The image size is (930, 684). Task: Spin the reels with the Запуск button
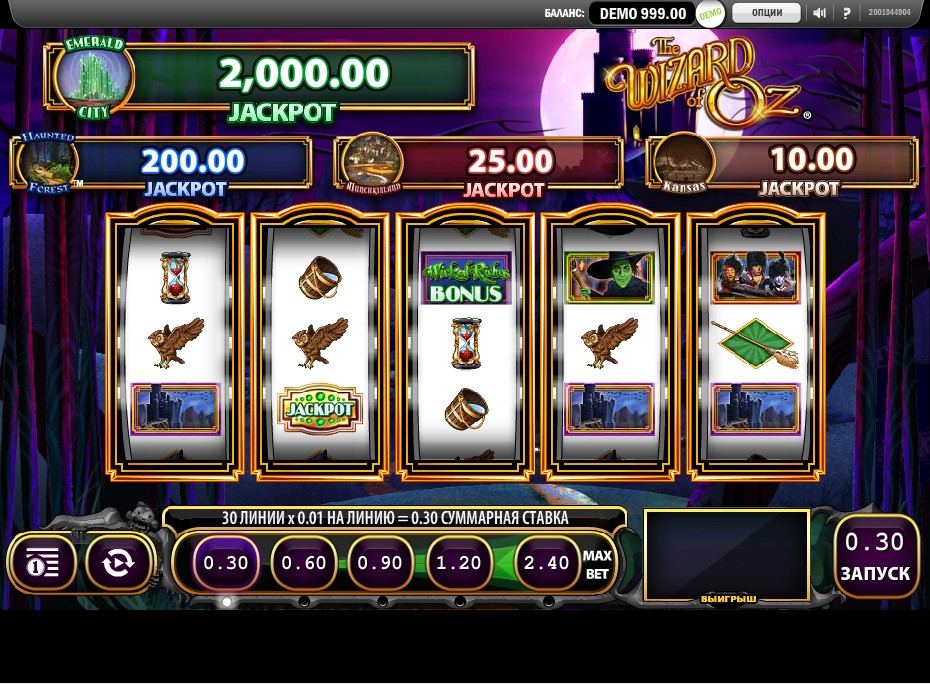875,556
